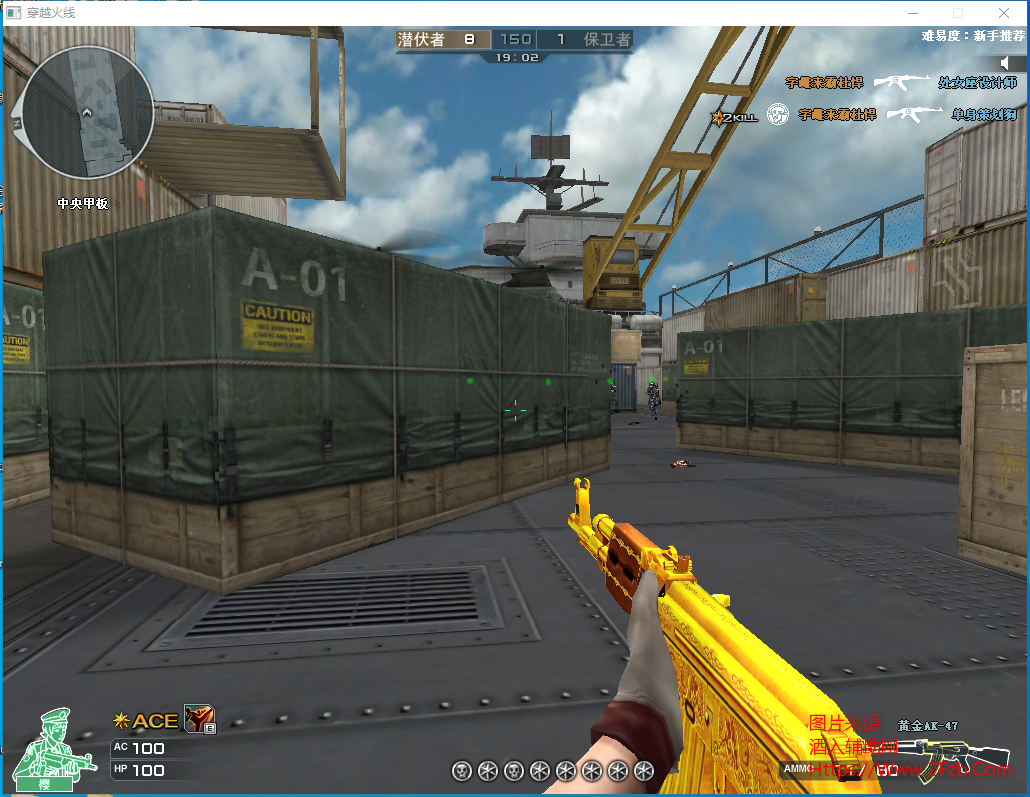This screenshot has height=797, width=1030.
Task: Select the kick skill icon beside ACE
Action: [199, 719]
